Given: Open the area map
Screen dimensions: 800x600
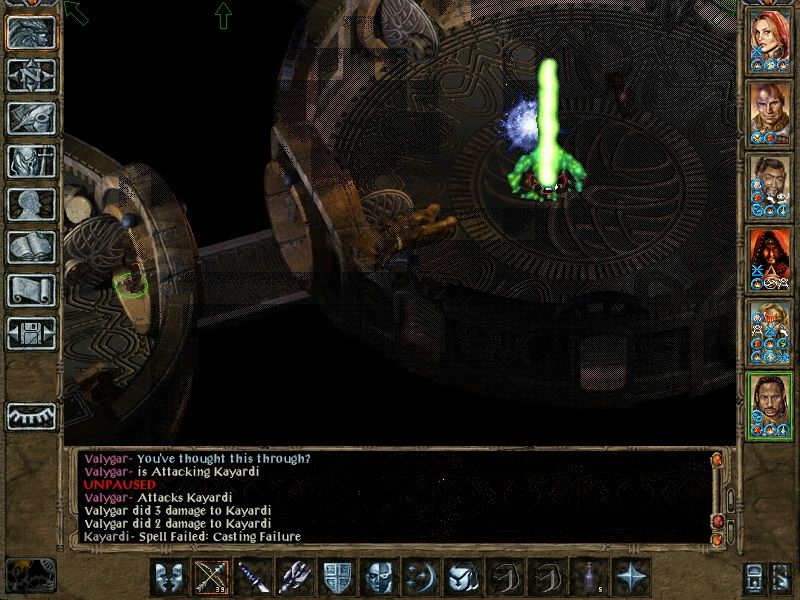Looking at the screenshot, I should (x=31, y=76).
